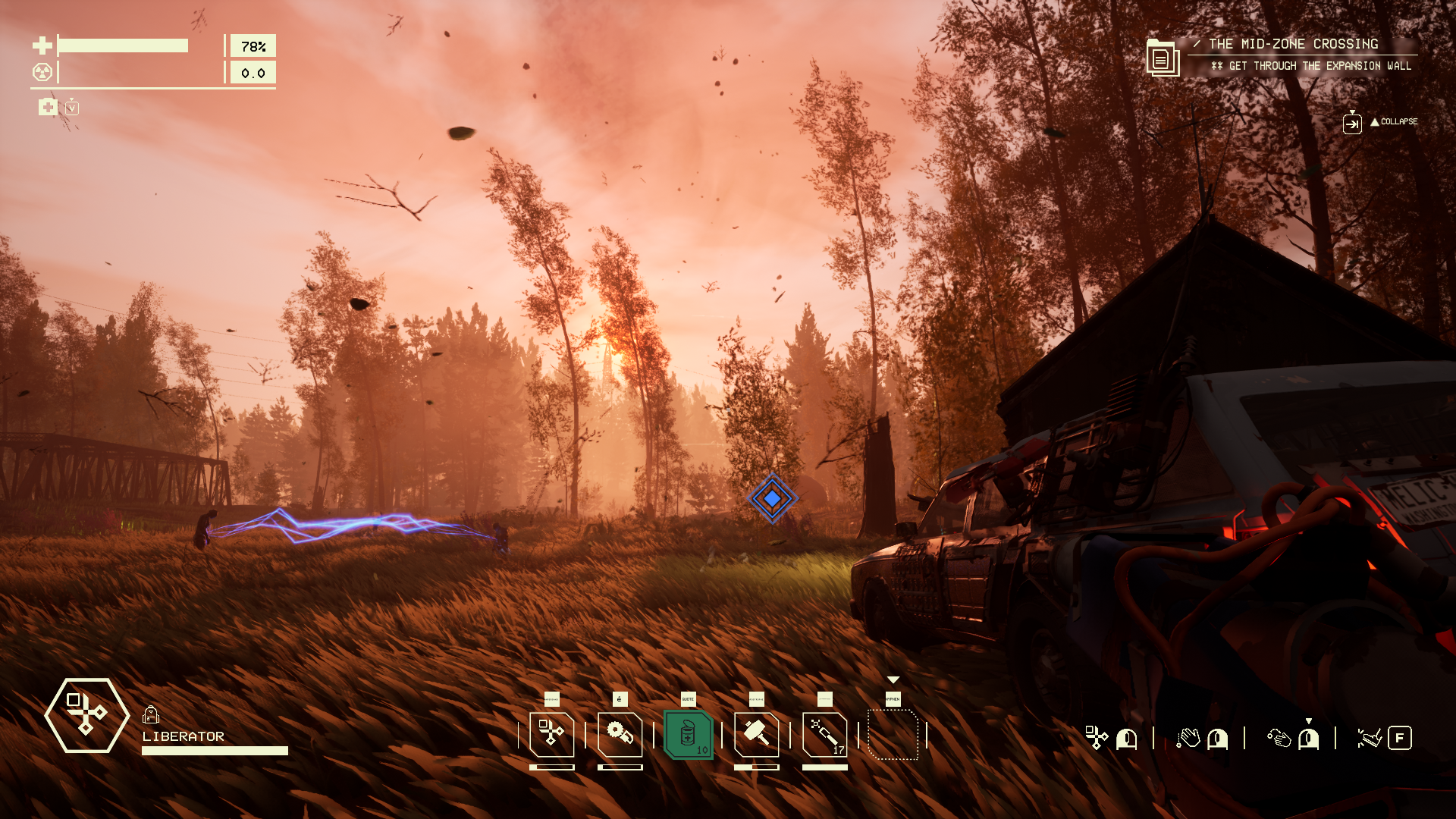Use the medkit icon below the health bar

[48, 107]
